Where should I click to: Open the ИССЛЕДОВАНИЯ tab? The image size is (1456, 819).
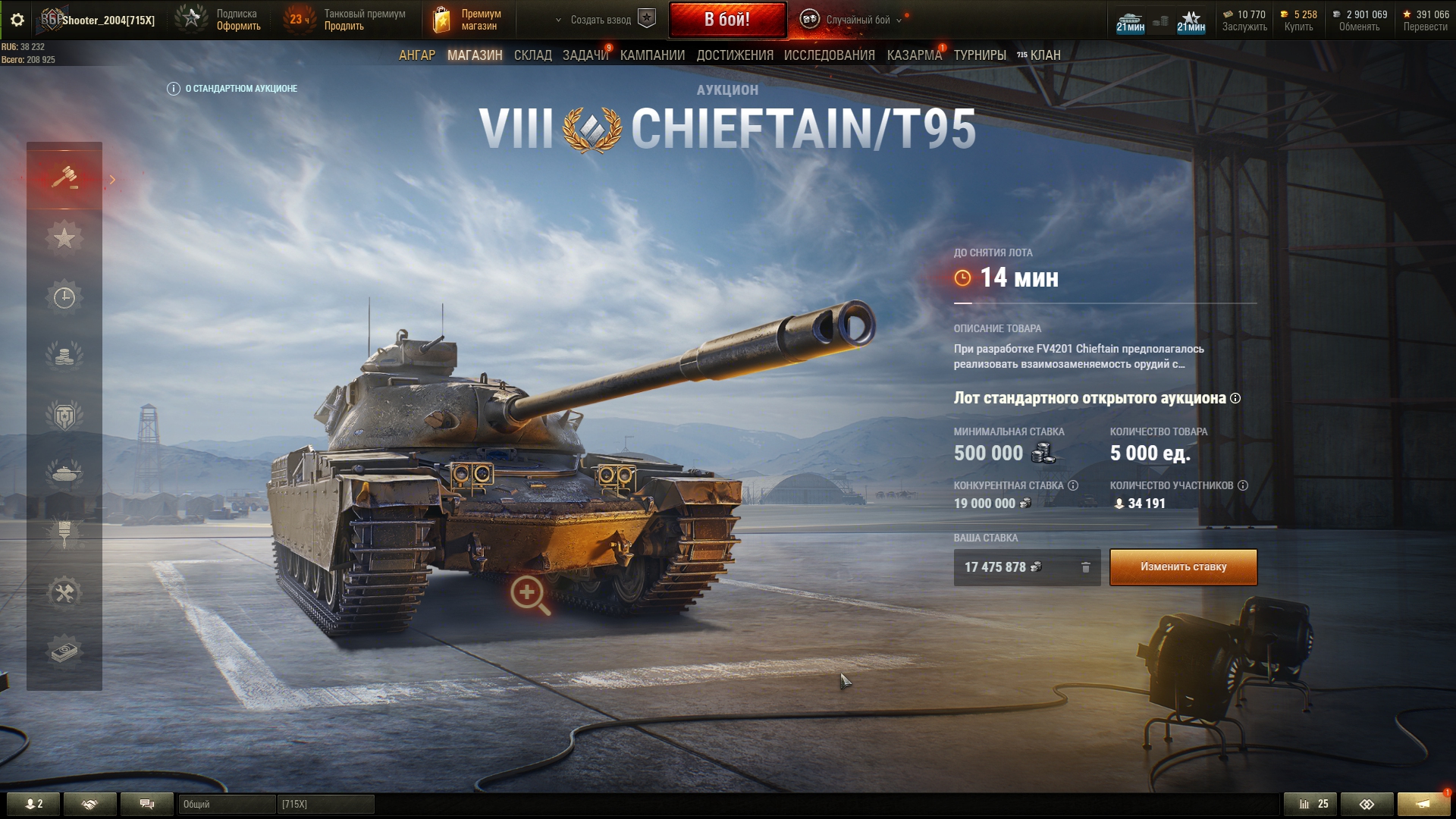pos(830,55)
